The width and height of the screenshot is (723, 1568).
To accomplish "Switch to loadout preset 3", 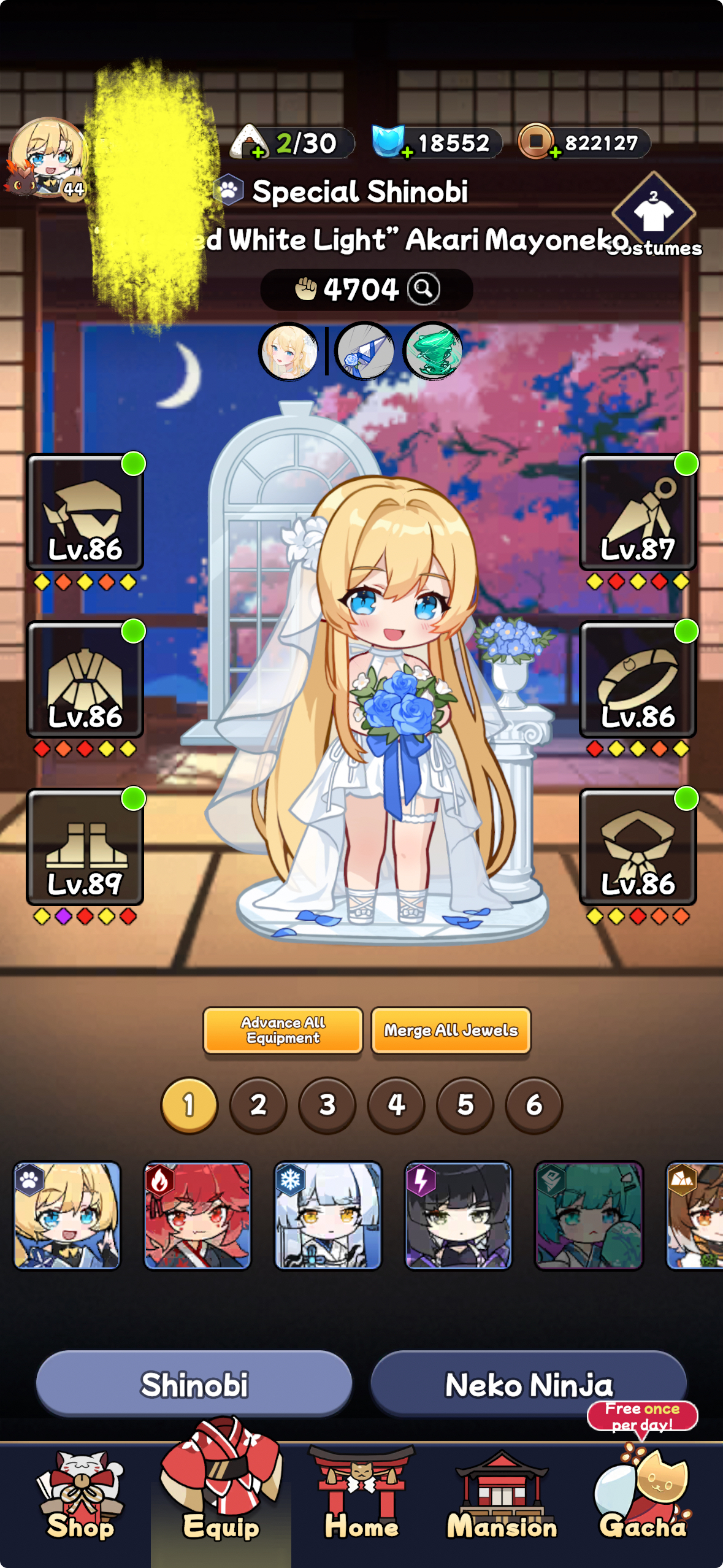I will (x=327, y=1105).
